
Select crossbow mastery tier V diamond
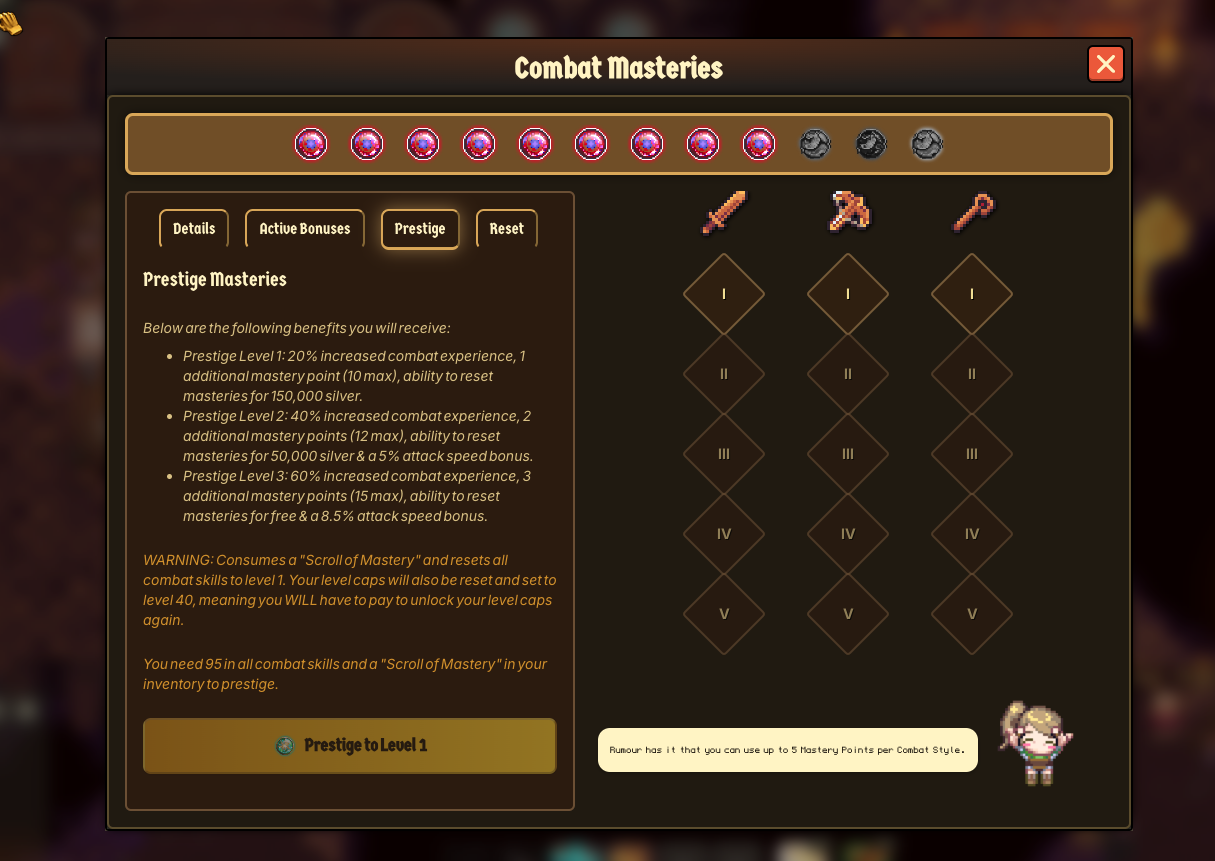coord(848,614)
